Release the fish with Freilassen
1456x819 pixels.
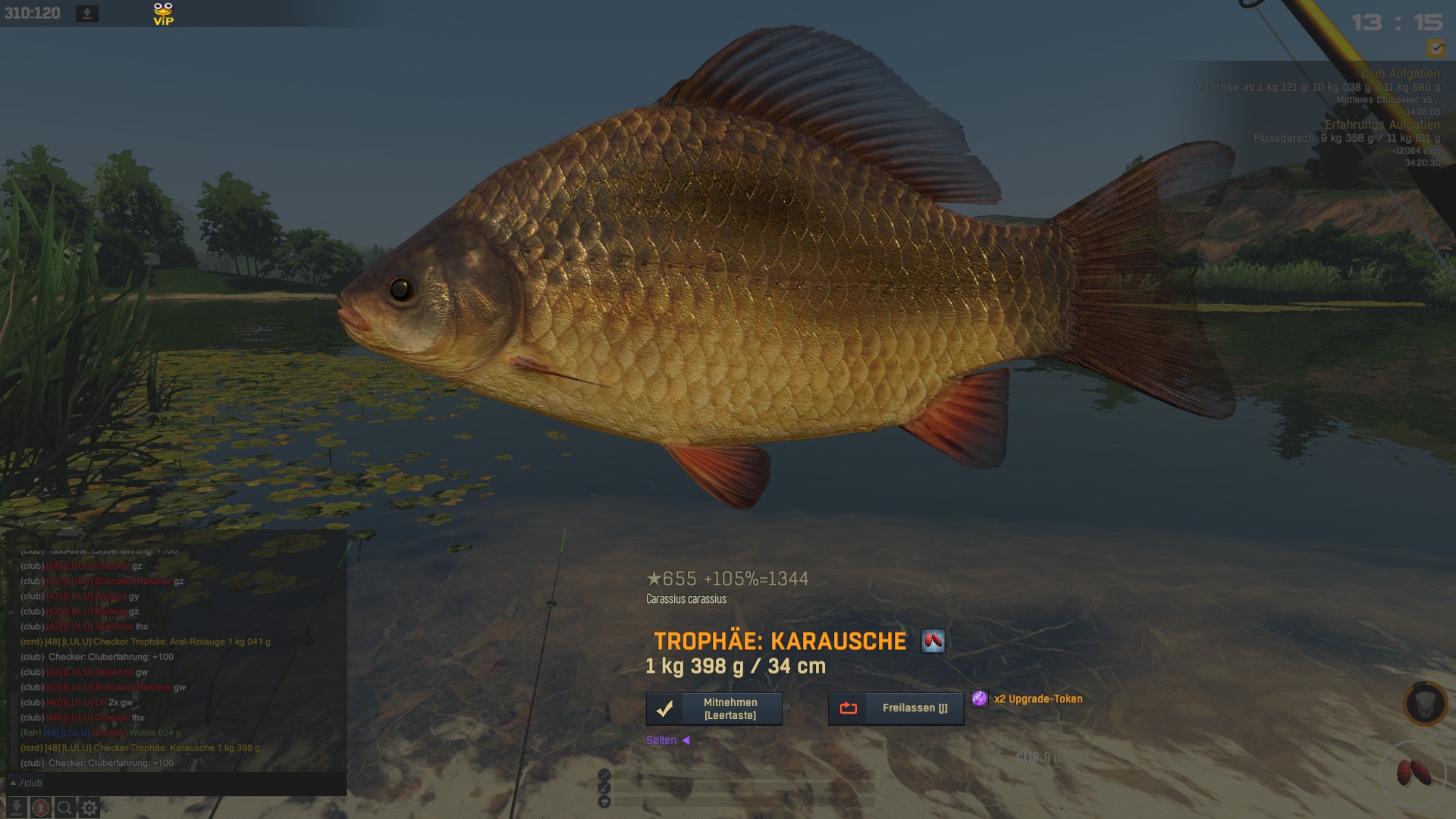[x=896, y=708]
